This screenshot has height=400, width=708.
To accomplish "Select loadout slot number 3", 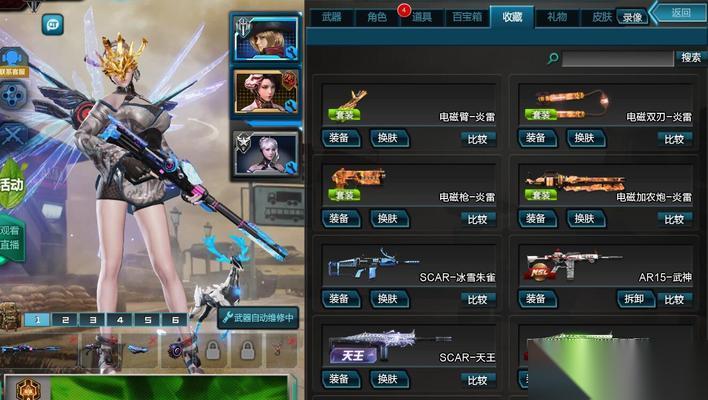I will coord(92,320).
